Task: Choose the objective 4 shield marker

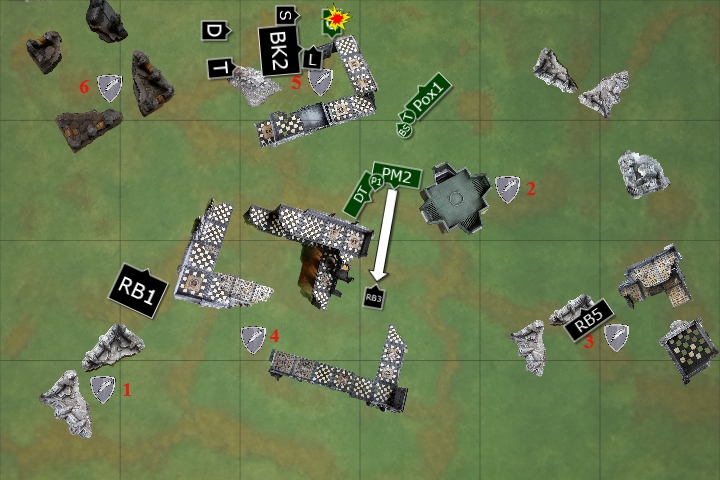Action: 253,339
